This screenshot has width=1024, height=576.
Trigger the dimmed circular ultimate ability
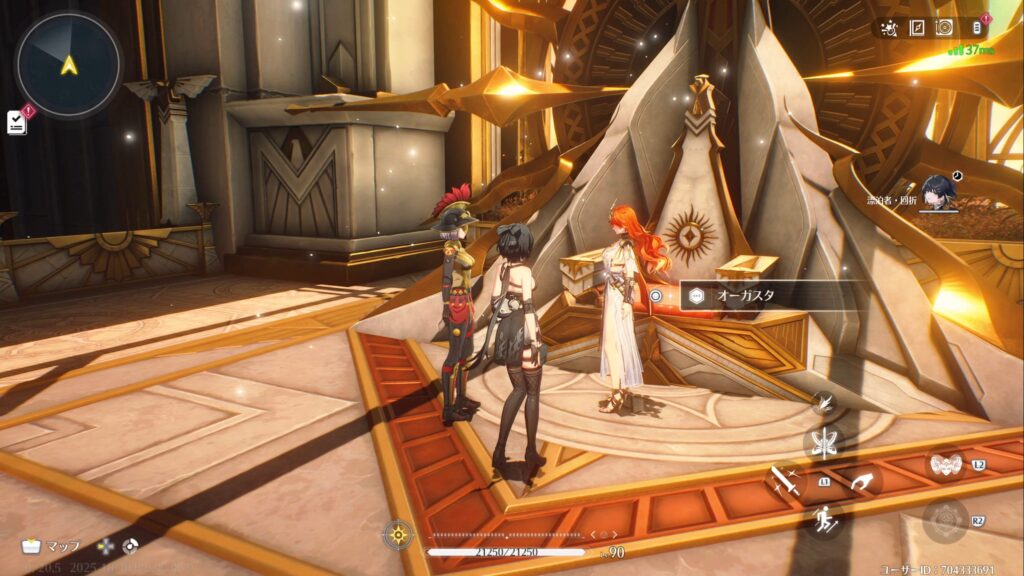click(x=944, y=520)
